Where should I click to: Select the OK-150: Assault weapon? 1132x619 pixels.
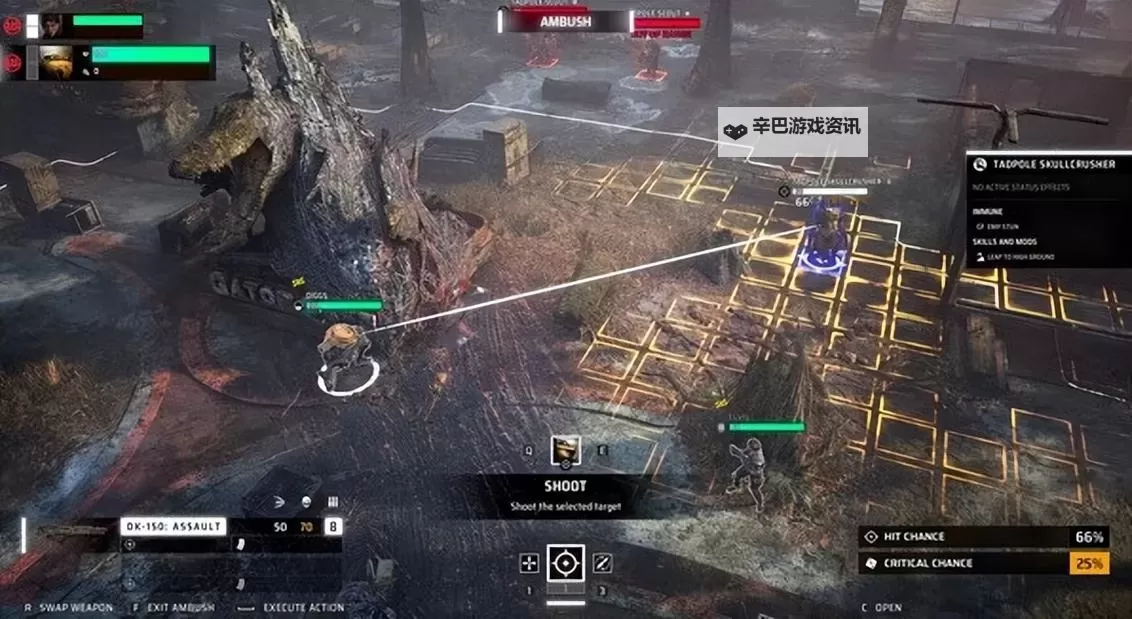173,526
